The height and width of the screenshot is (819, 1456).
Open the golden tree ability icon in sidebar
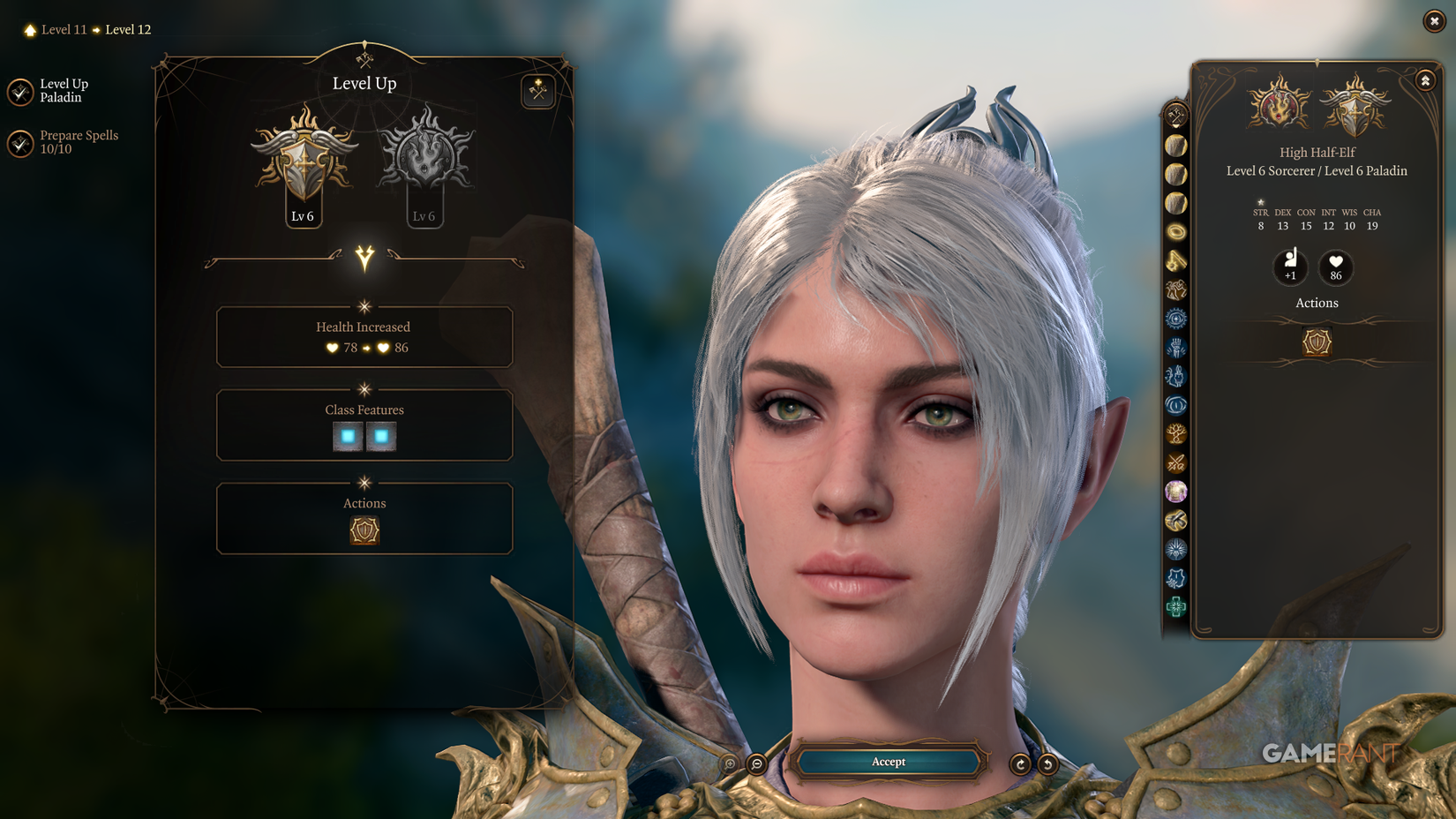(x=1175, y=435)
